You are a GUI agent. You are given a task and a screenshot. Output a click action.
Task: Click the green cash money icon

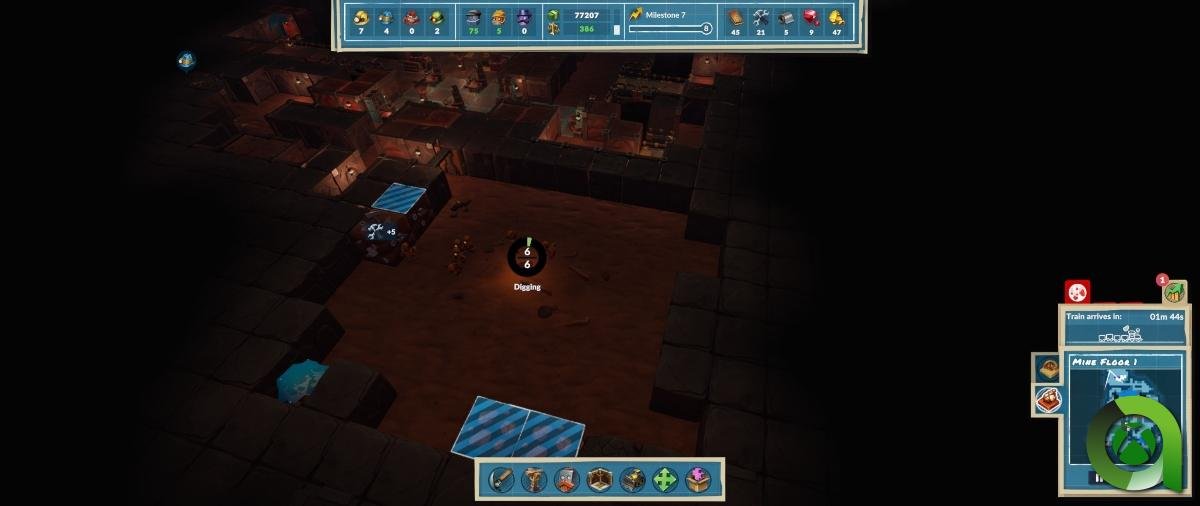553,16
